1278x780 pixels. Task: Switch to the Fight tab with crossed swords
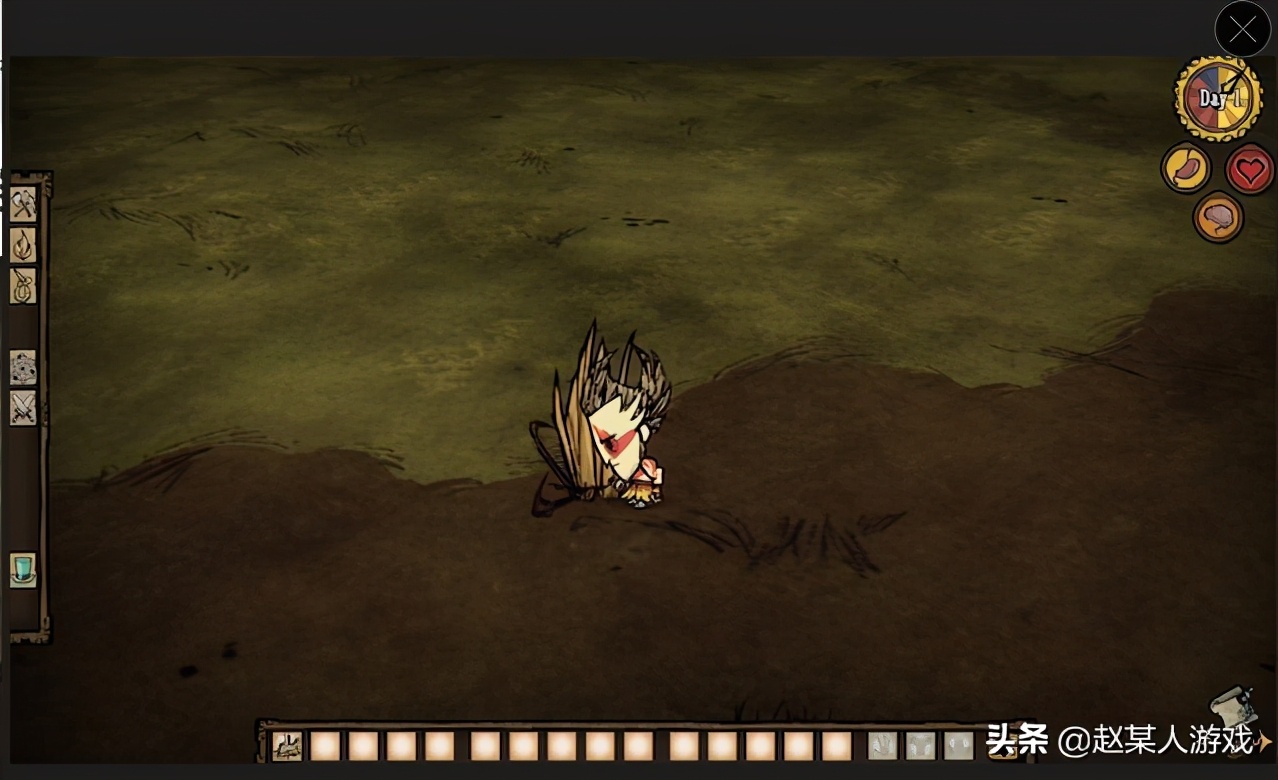coord(23,408)
